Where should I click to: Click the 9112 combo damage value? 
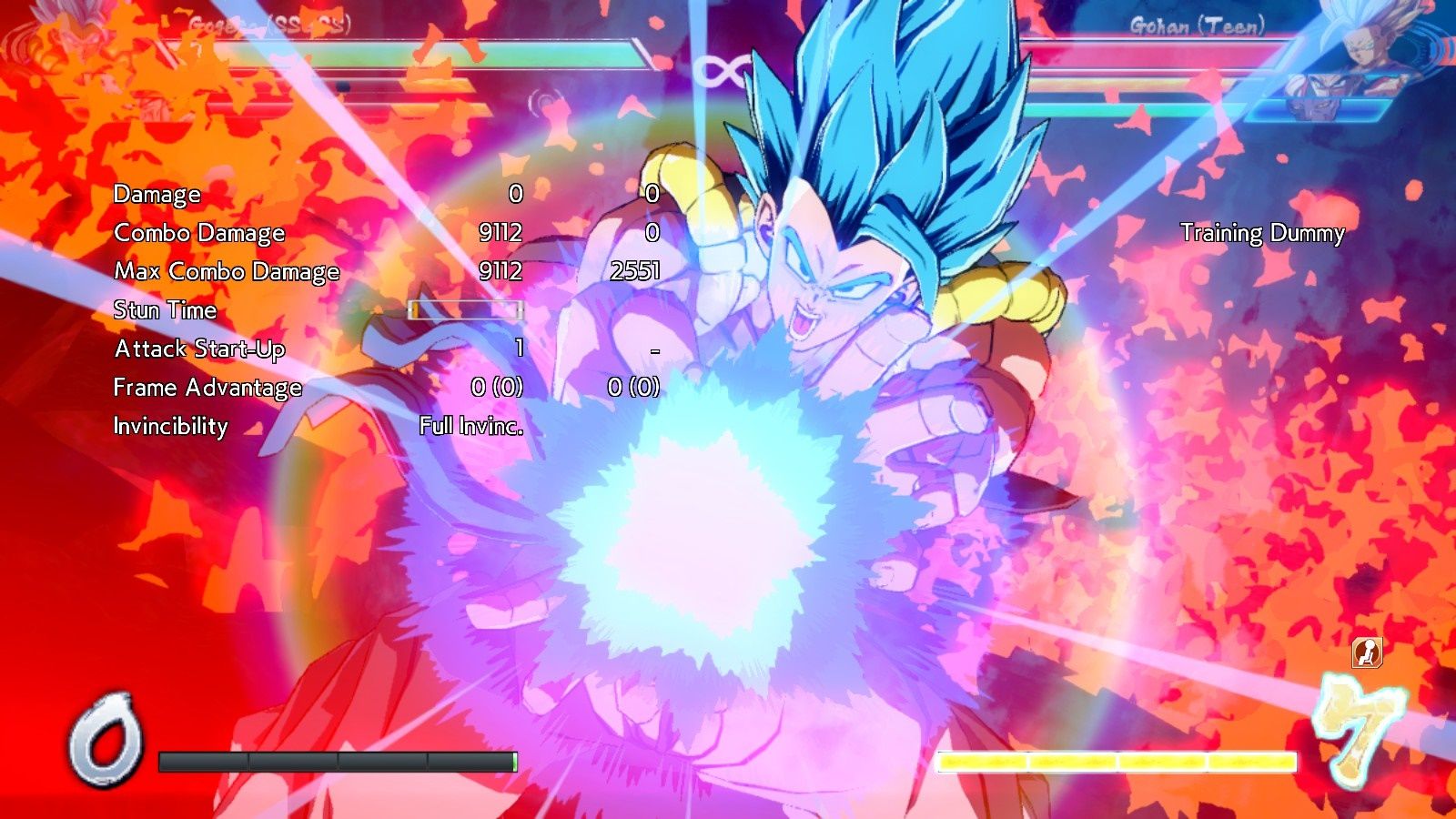tap(499, 233)
